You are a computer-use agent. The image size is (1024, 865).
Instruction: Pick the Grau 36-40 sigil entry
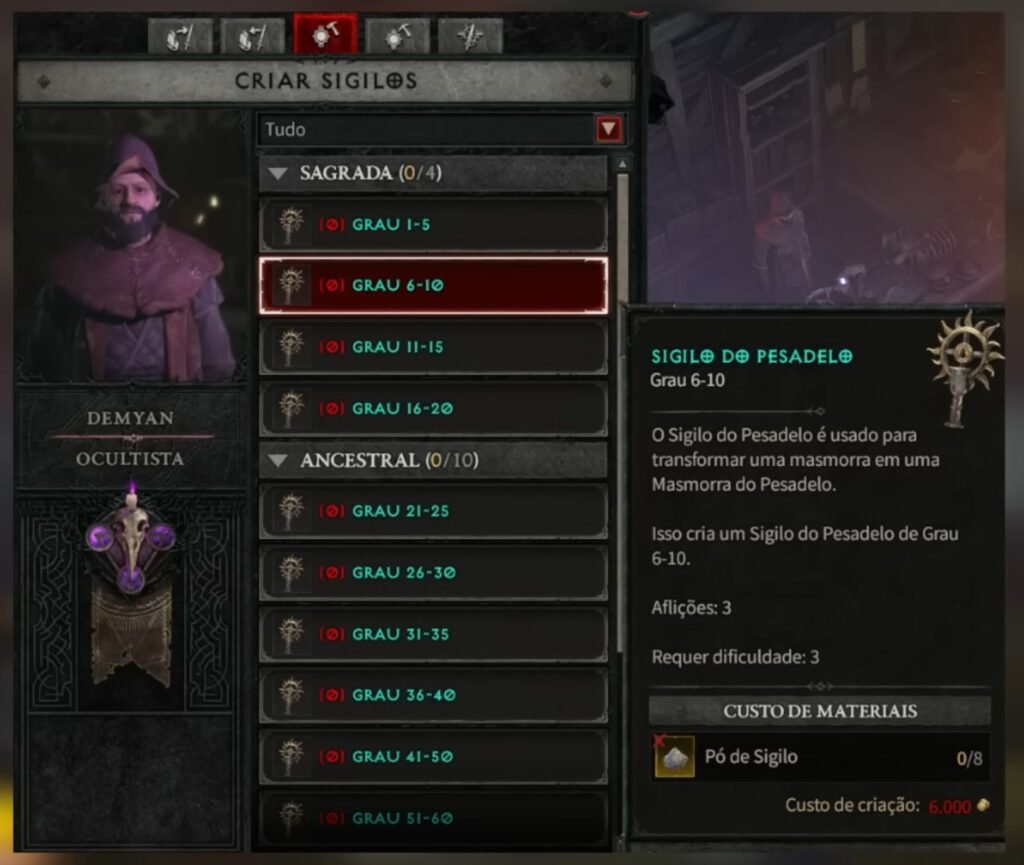(433, 695)
